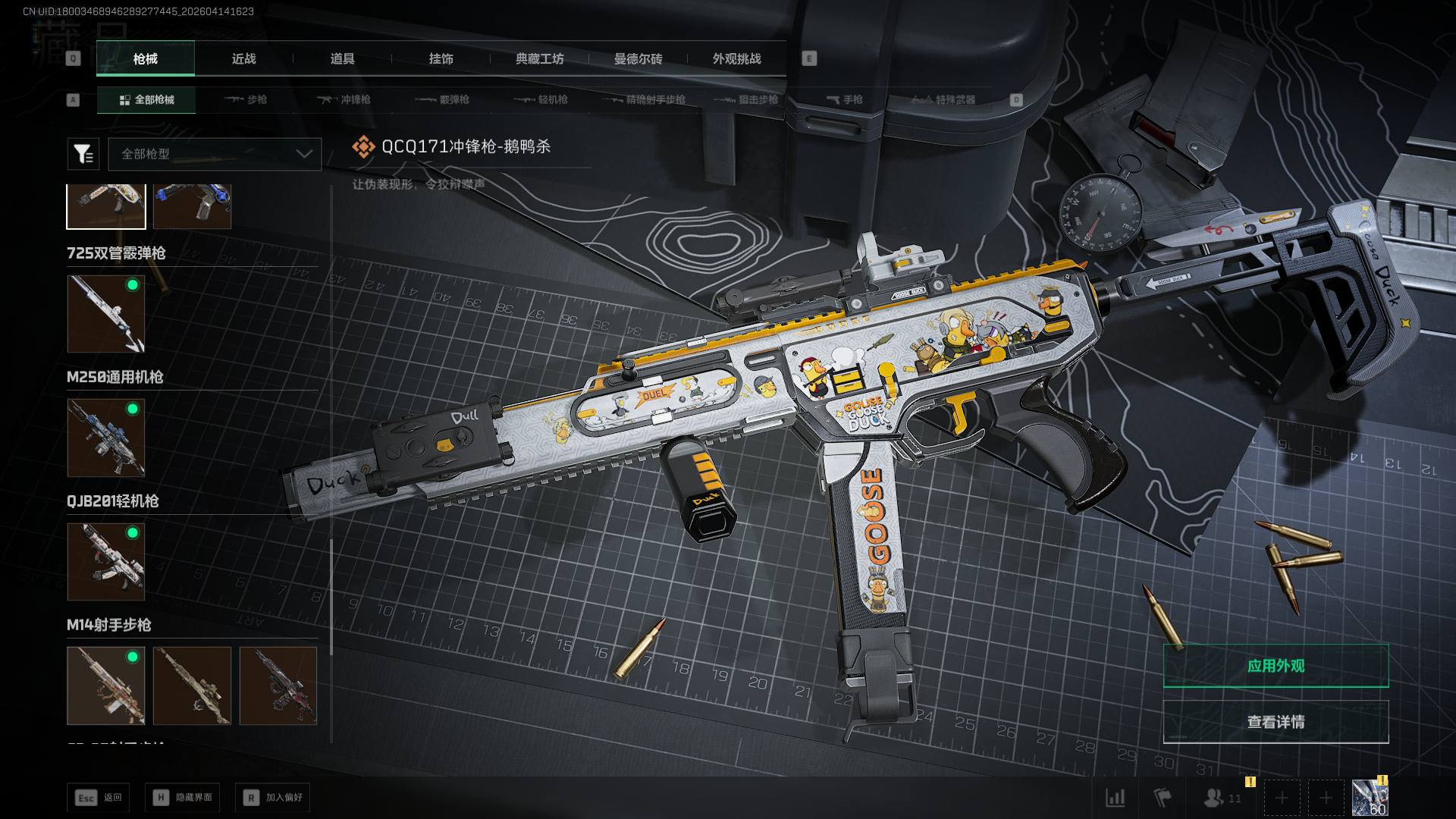1456x819 pixels.
Task: Open 查看详情 details for this skin
Action: click(1276, 722)
